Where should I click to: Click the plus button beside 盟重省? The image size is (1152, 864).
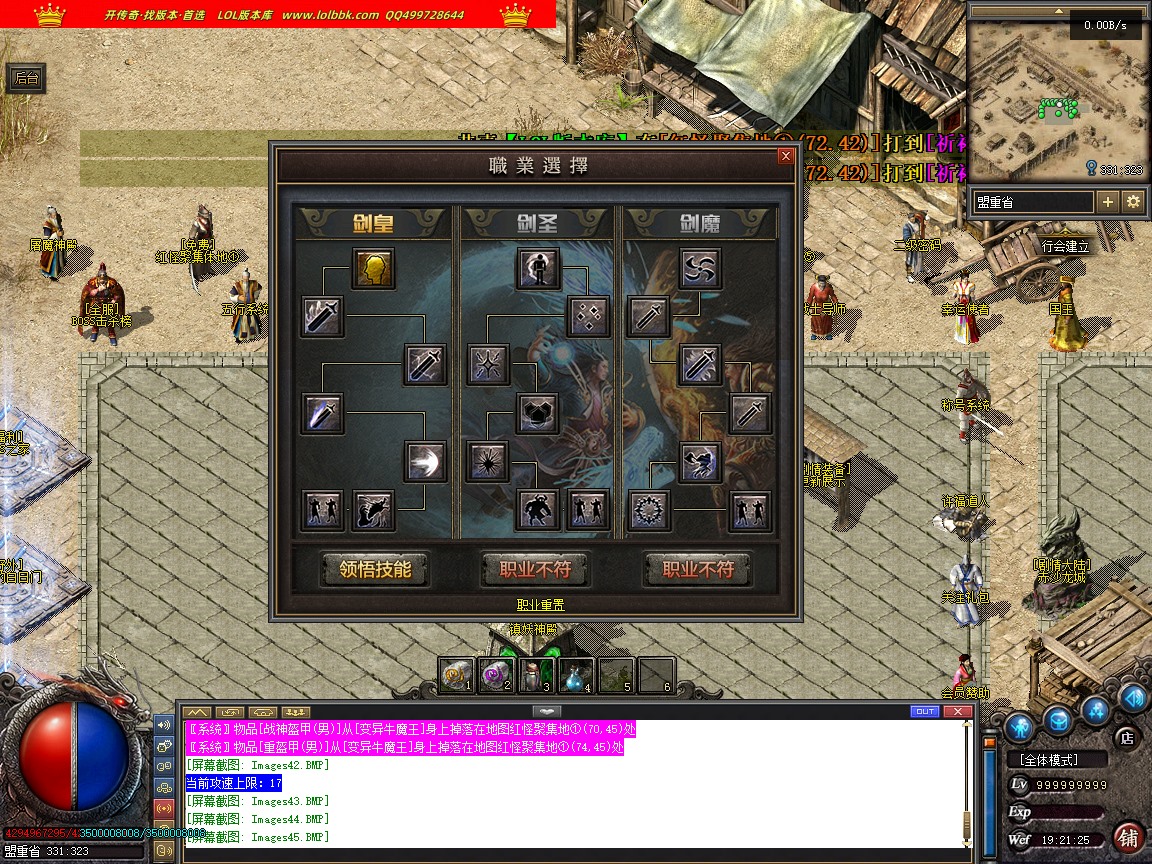pos(1107,202)
